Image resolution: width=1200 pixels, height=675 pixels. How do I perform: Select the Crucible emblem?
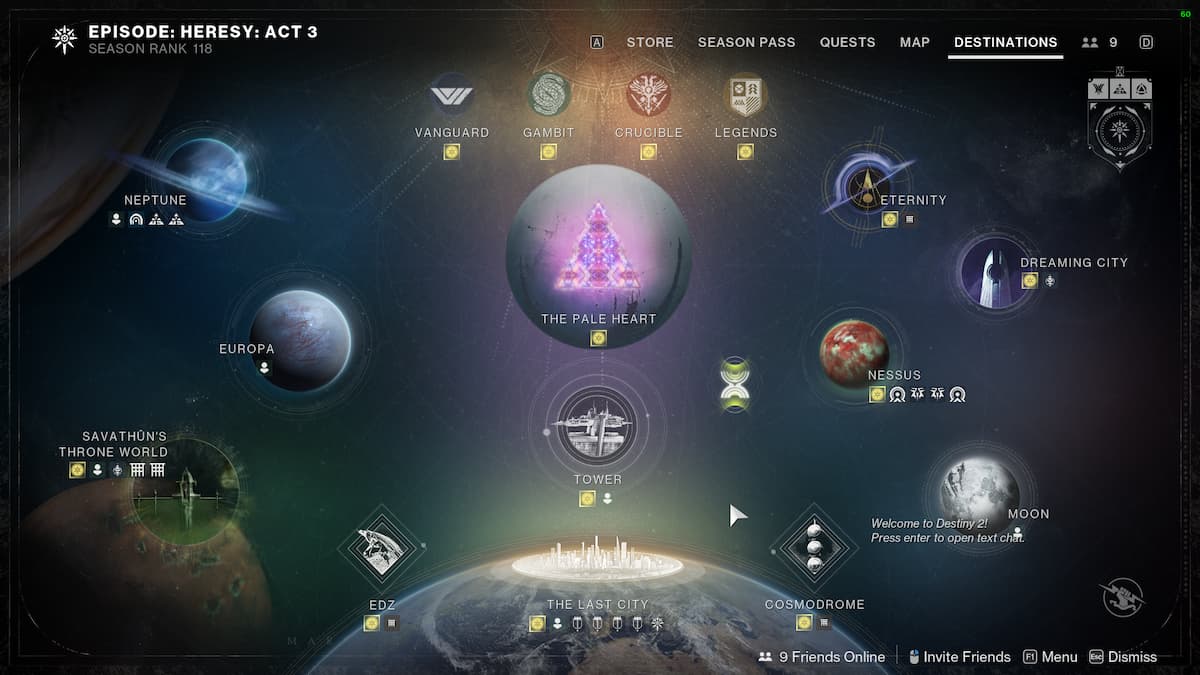click(x=648, y=95)
